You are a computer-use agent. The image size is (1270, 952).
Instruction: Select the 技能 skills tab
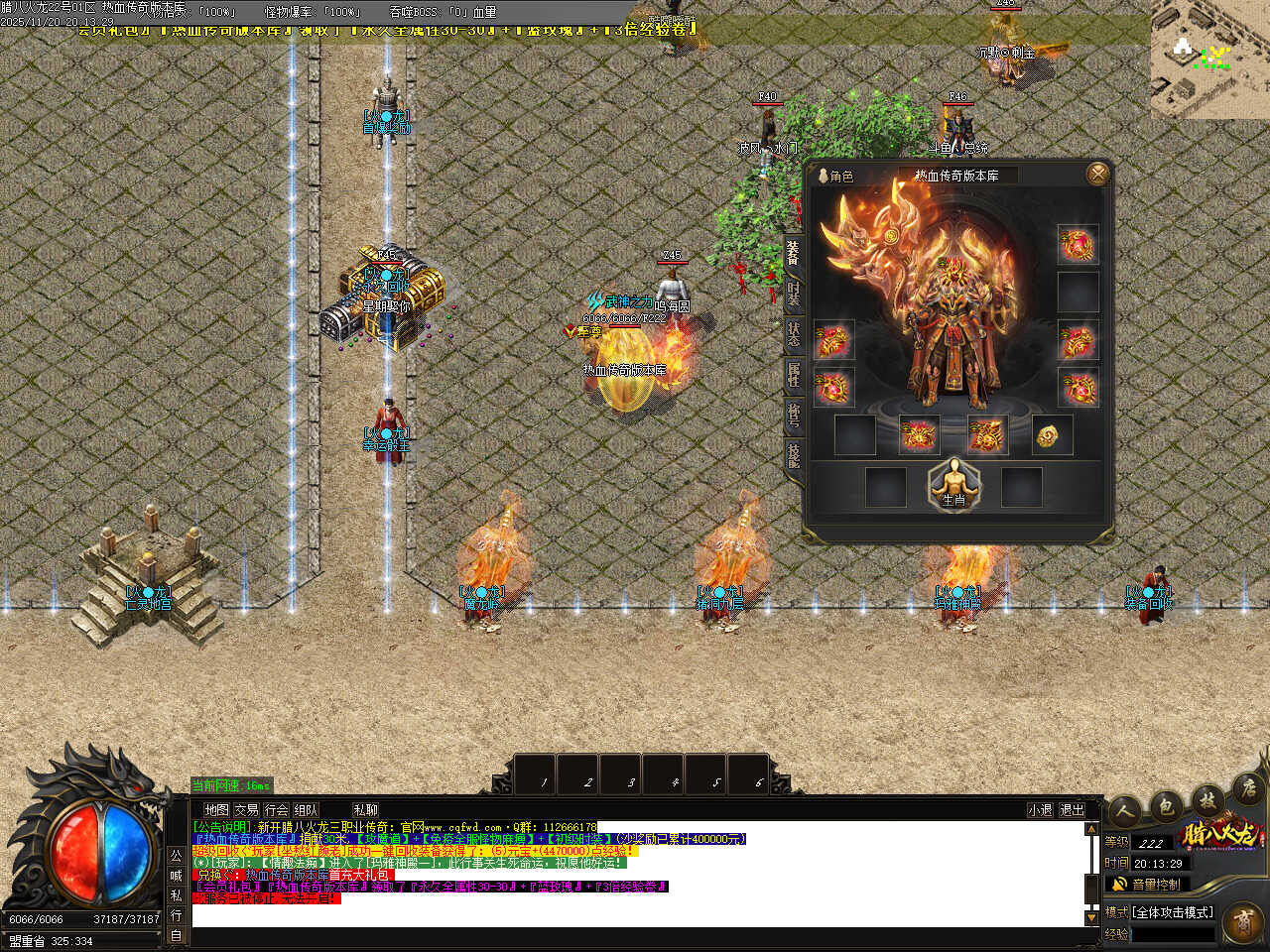point(794,455)
